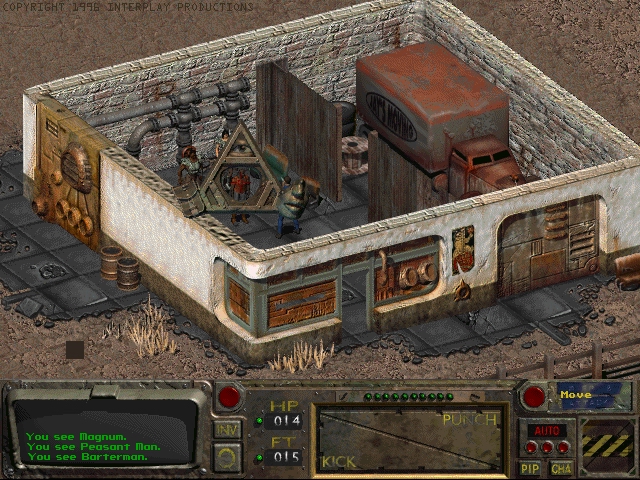Open the options menu using the round dial button
This screenshot has width=640, height=480.
pyautogui.click(x=227, y=459)
